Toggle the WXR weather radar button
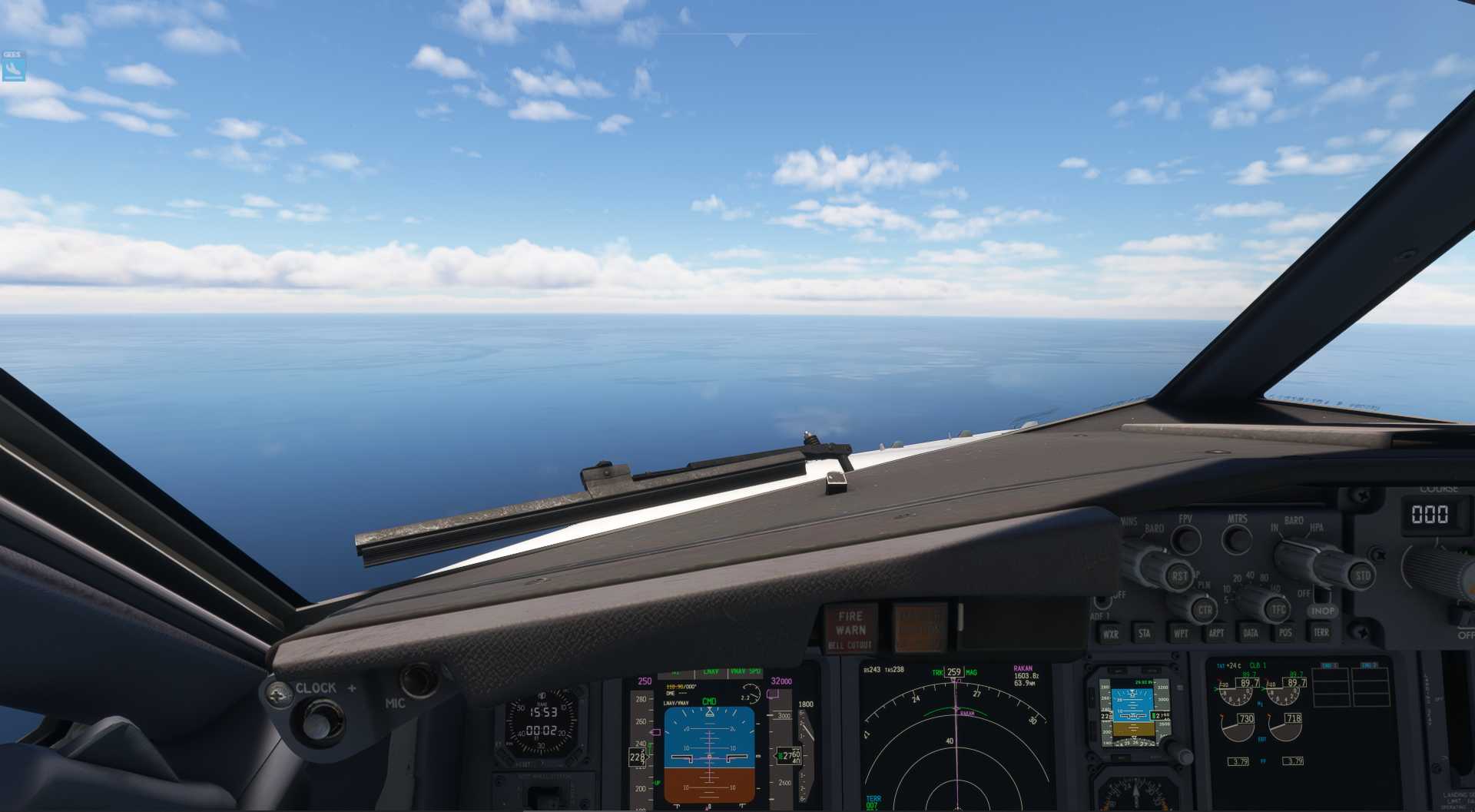1475x812 pixels. [x=1110, y=634]
